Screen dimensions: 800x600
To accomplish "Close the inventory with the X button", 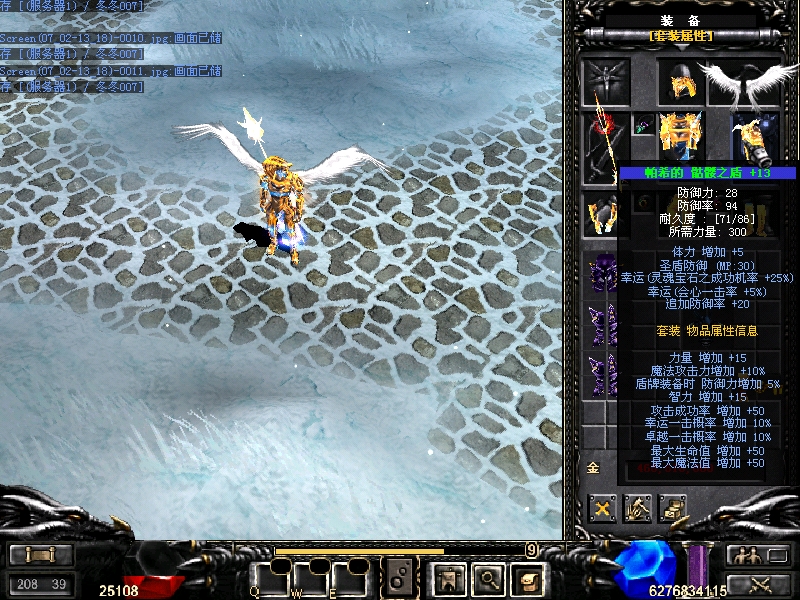I will click(602, 508).
